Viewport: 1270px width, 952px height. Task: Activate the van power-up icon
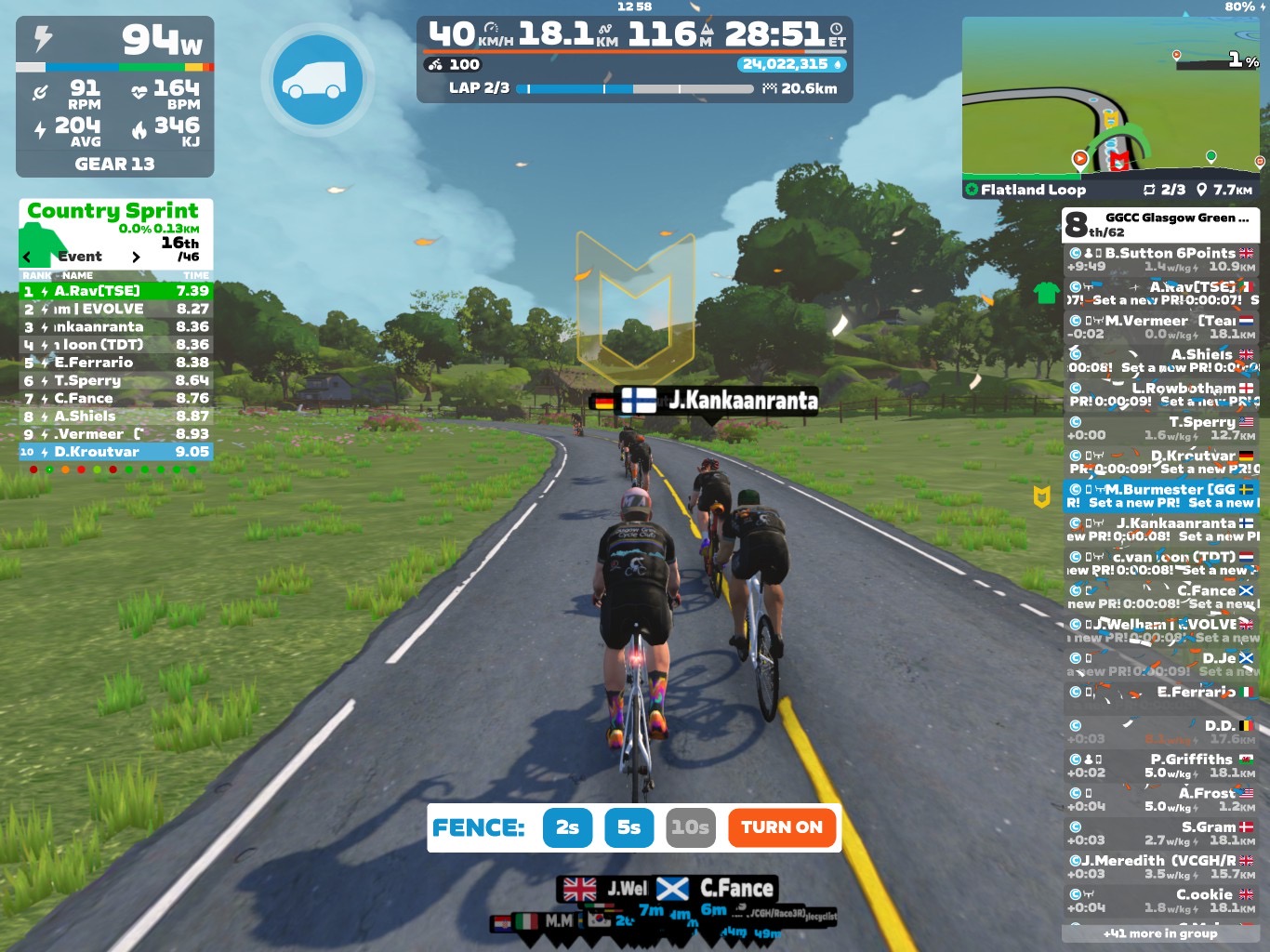tap(318, 81)
